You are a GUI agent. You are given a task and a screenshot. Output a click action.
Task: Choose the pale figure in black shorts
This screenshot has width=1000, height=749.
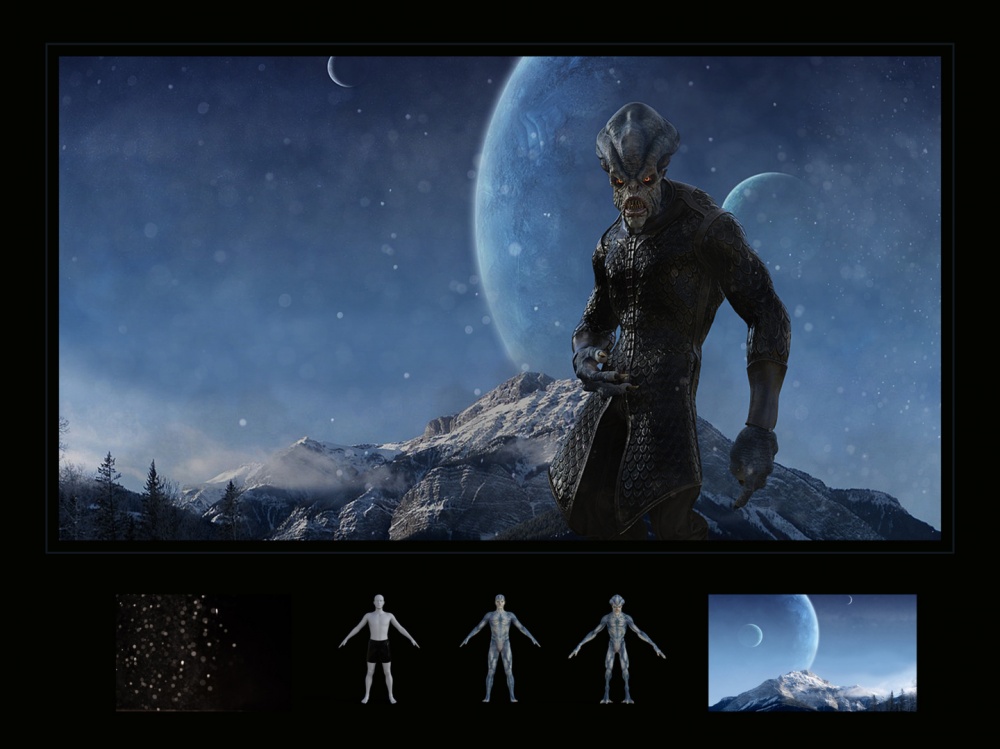click(378, 649)
